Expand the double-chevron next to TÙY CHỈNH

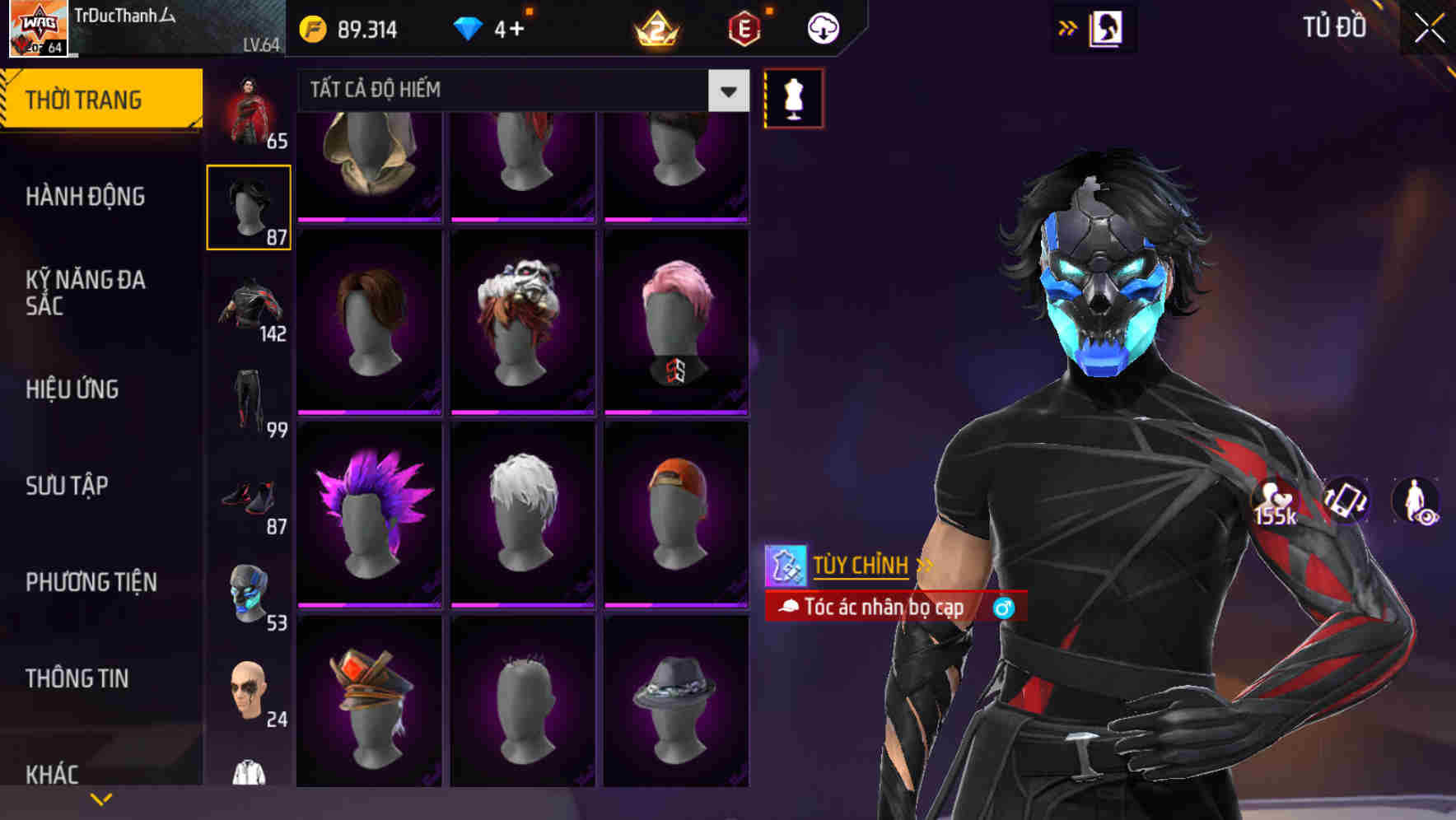click(926, 566)
